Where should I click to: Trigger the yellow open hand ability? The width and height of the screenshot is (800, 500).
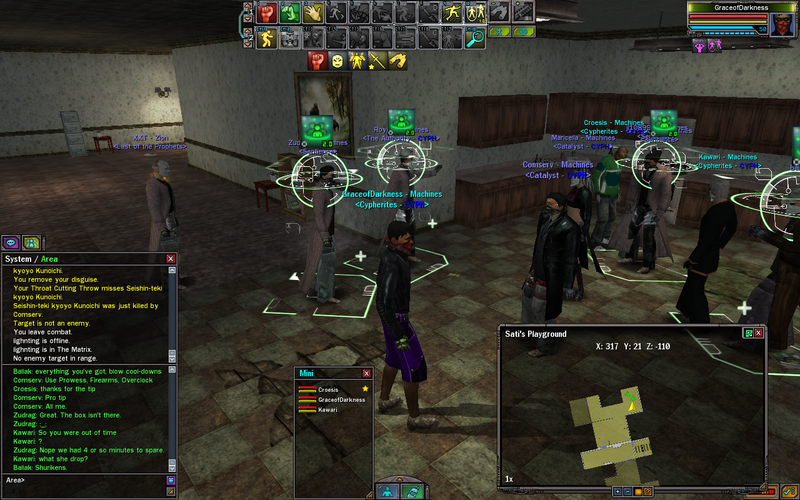pos(313,13)
